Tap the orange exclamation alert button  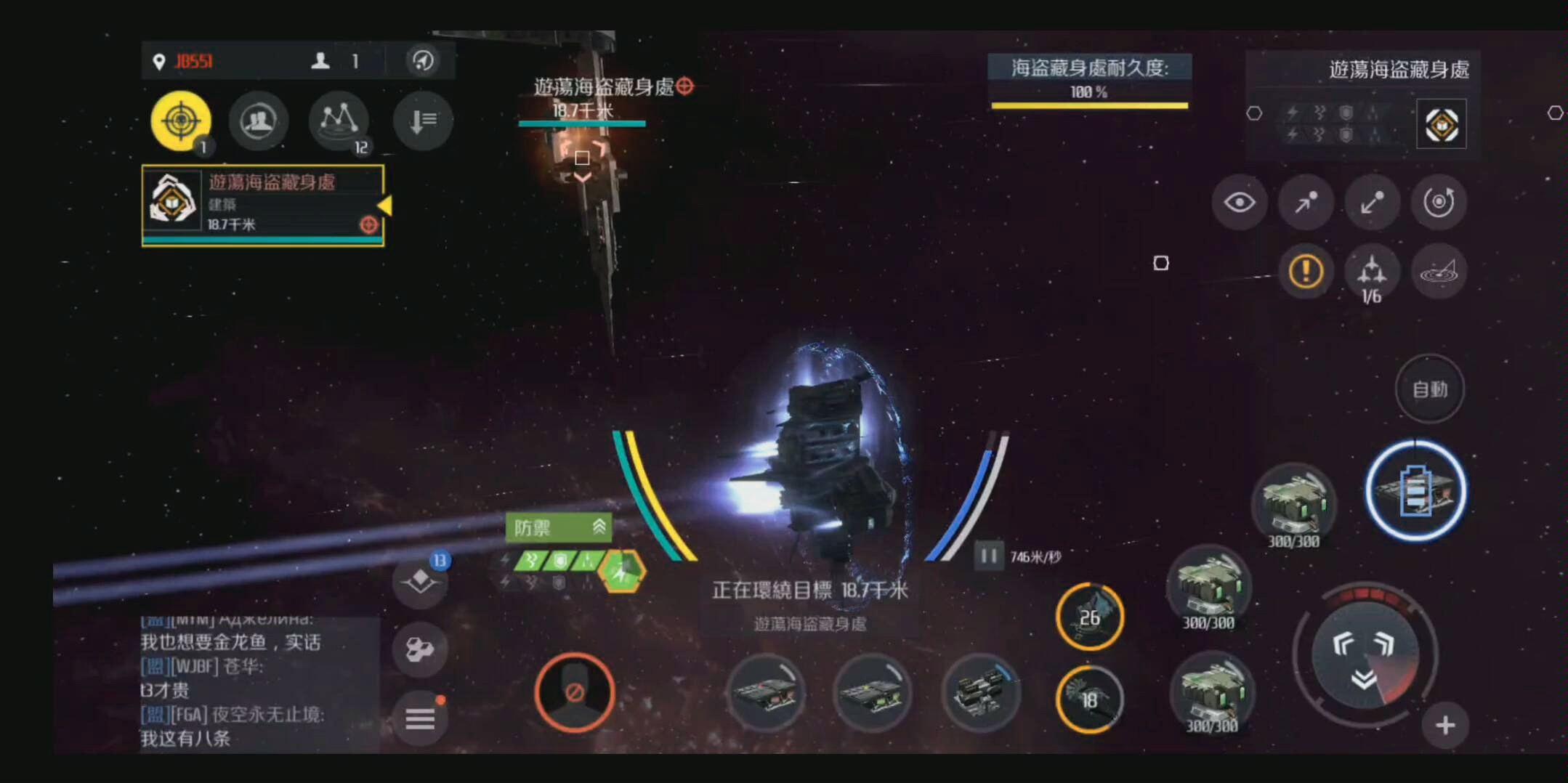click(x=1306, y=272)
